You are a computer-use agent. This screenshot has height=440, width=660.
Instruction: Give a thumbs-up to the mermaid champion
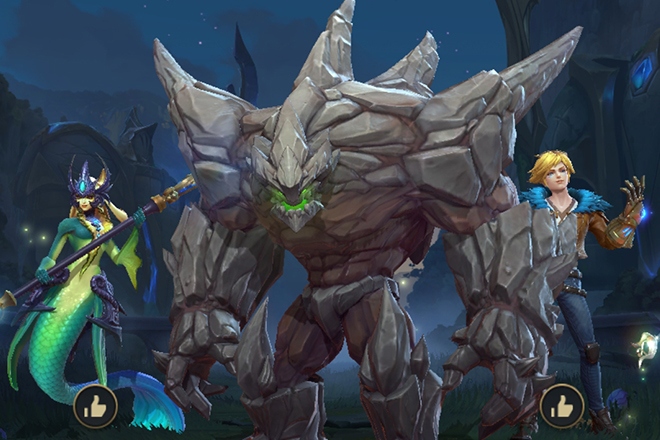[95, 405]
